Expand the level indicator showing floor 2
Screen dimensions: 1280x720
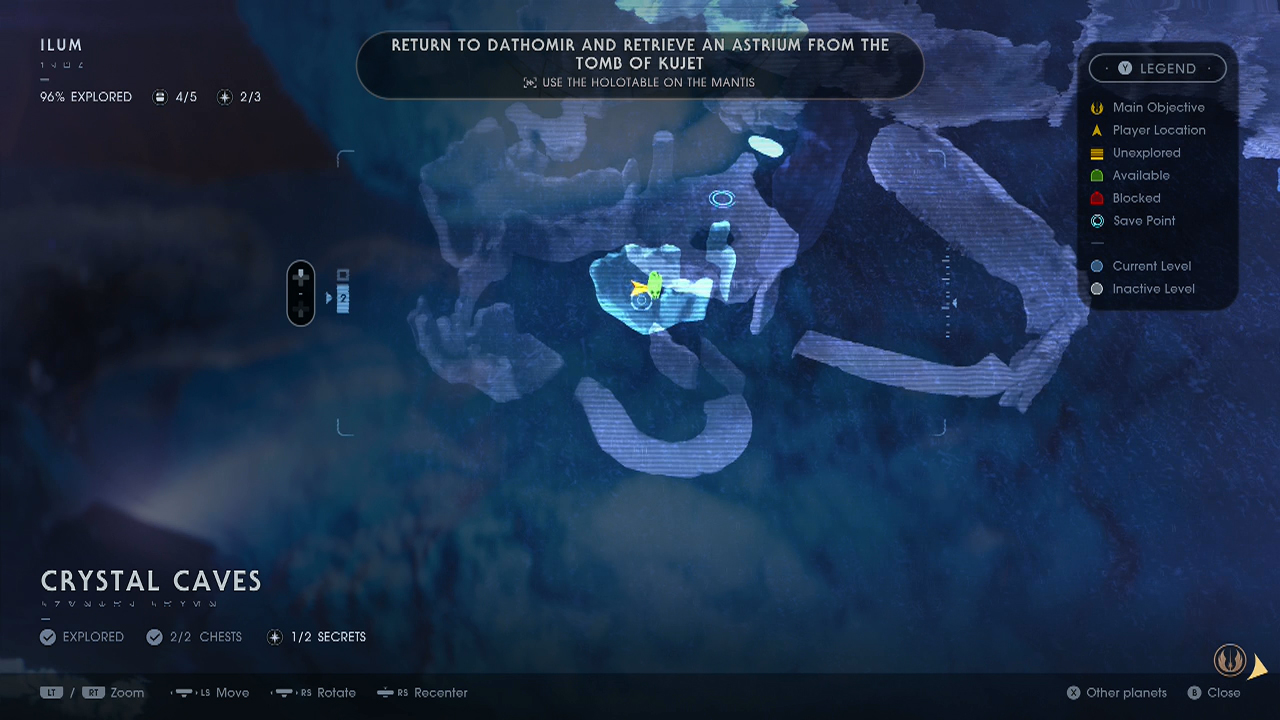[341, 295]
